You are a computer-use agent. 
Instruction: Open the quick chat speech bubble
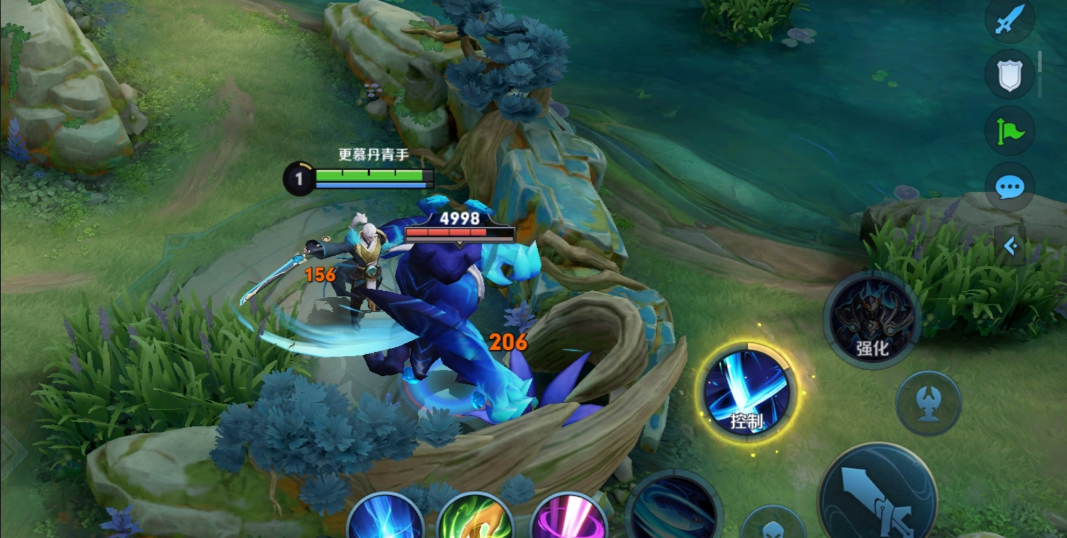(x=1009, y=186)
